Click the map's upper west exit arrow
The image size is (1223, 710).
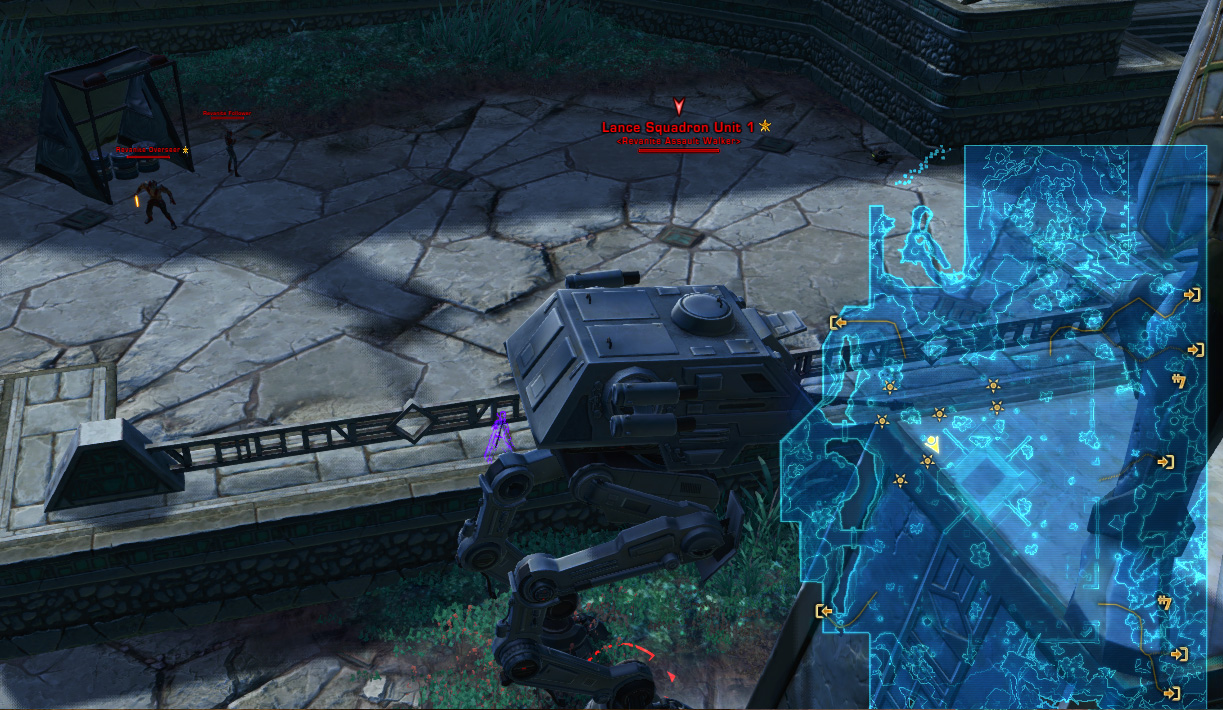coord(838,322)
